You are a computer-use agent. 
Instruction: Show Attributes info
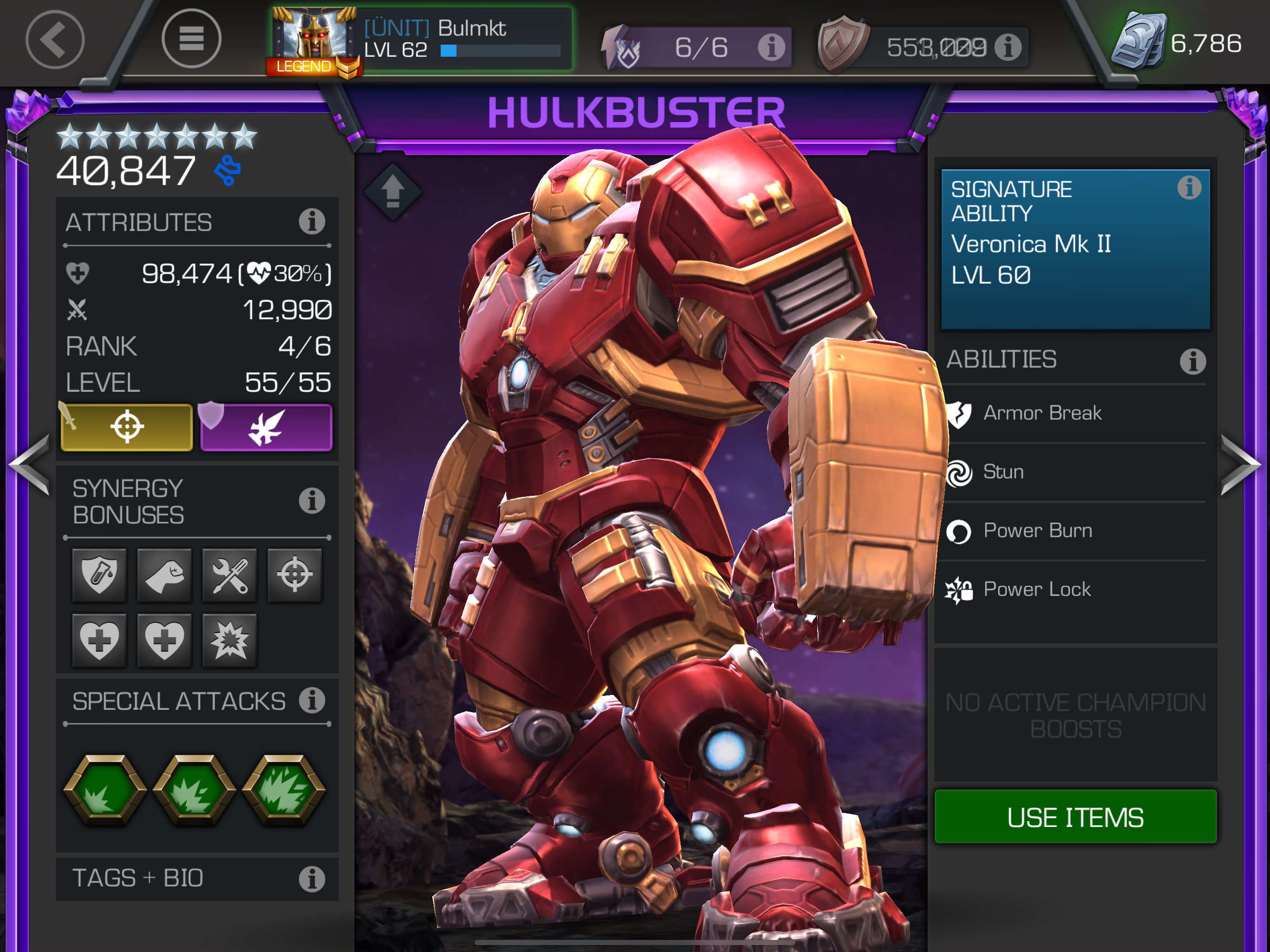coord(312,222)
